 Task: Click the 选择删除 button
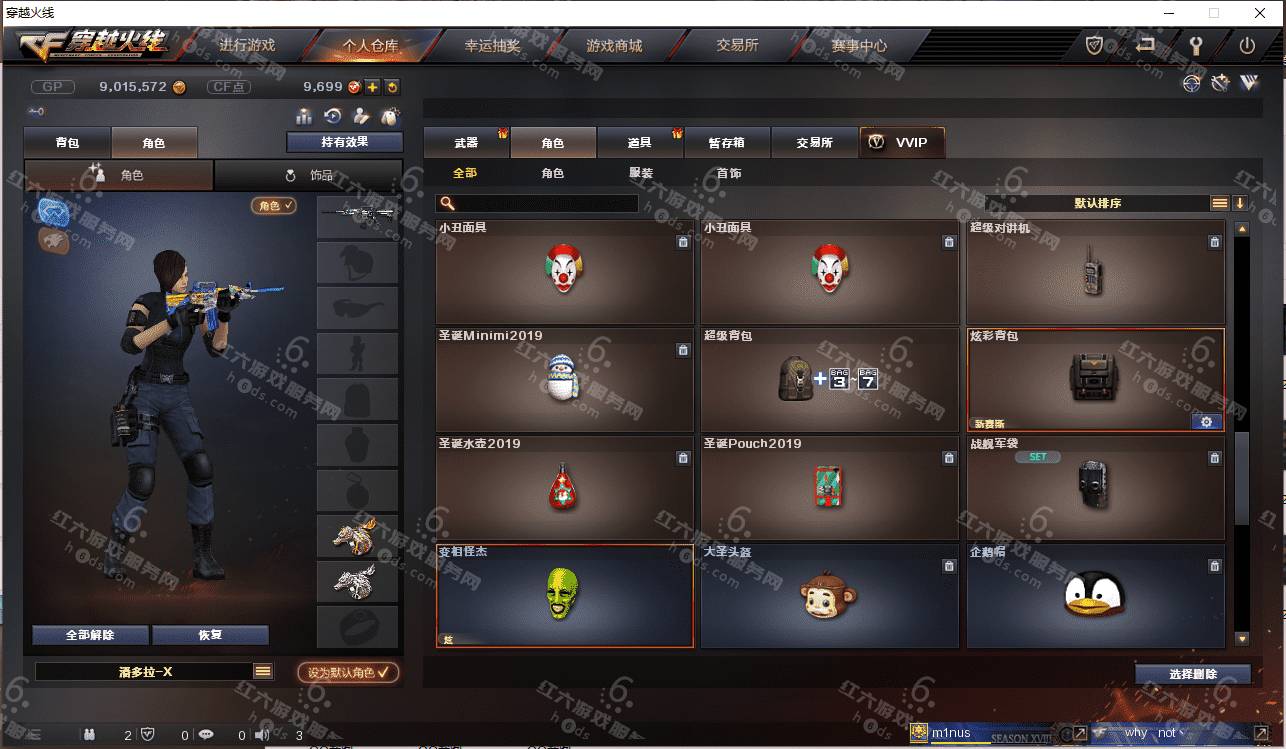pos(1192,674)
